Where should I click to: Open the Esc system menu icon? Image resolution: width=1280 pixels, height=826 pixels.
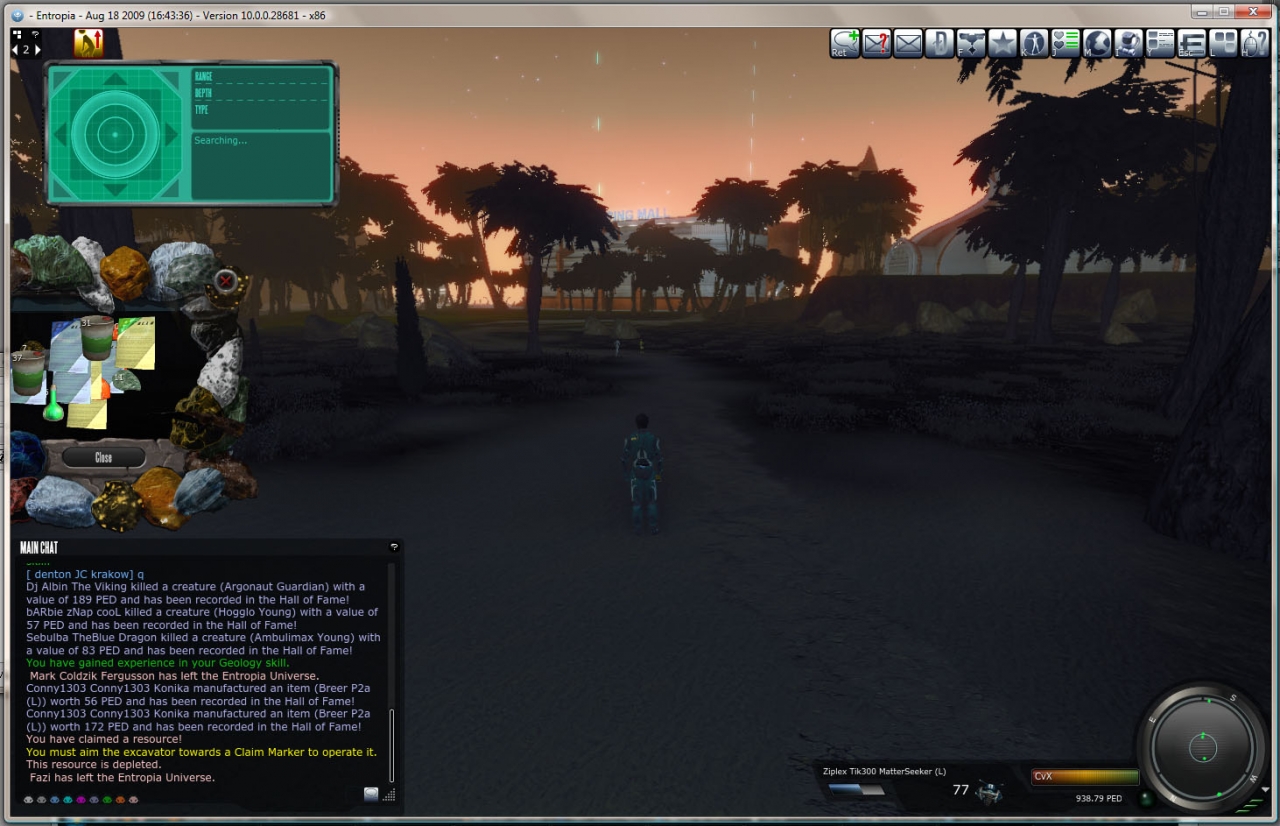coord(1191,44)
